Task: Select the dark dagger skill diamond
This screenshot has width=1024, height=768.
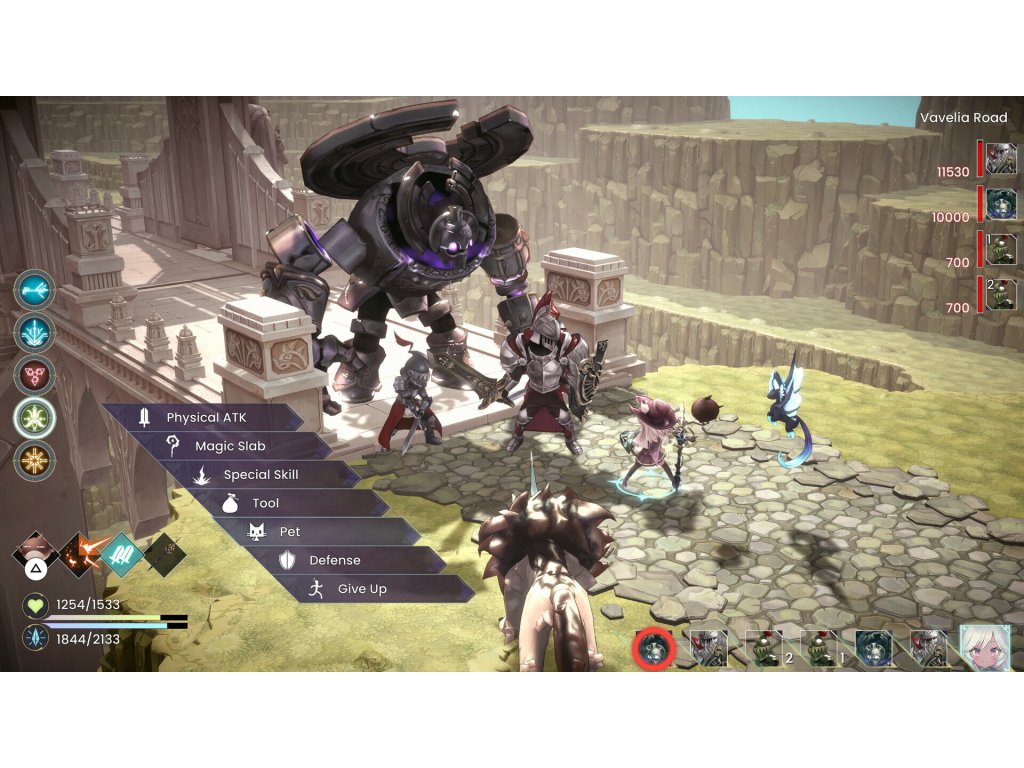Action: (165, 552)
